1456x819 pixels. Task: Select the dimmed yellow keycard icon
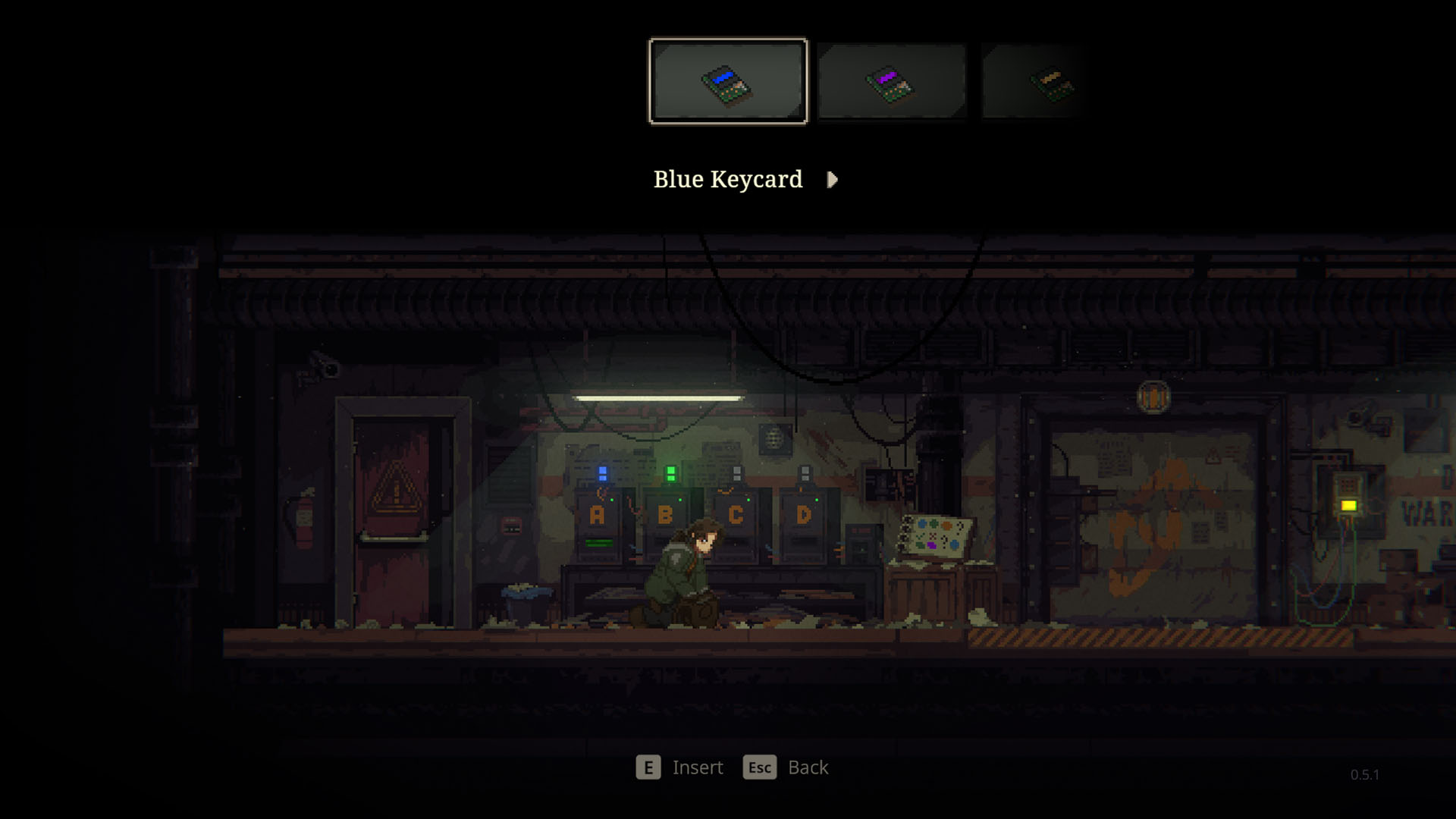(1053, 81)
